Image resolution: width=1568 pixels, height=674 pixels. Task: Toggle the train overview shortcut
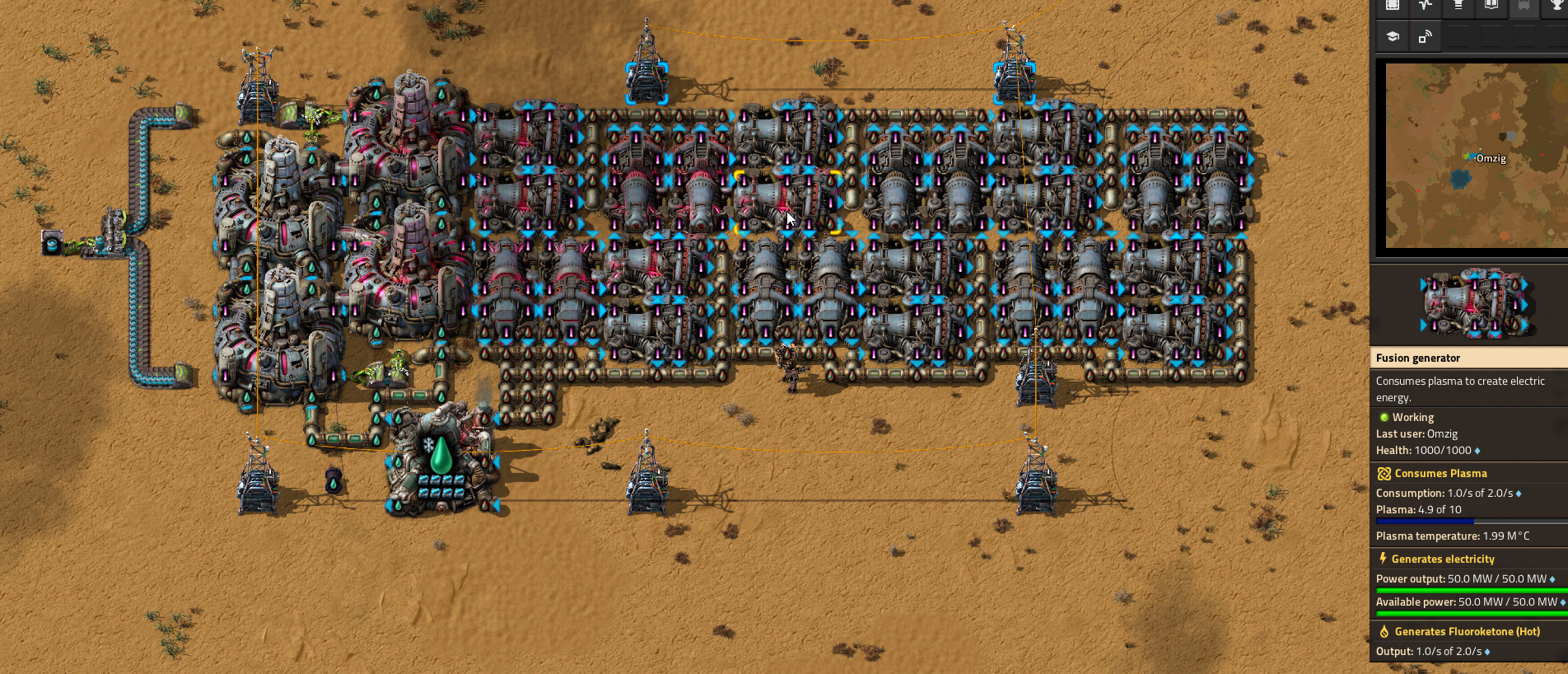(x=1524, y=6)
